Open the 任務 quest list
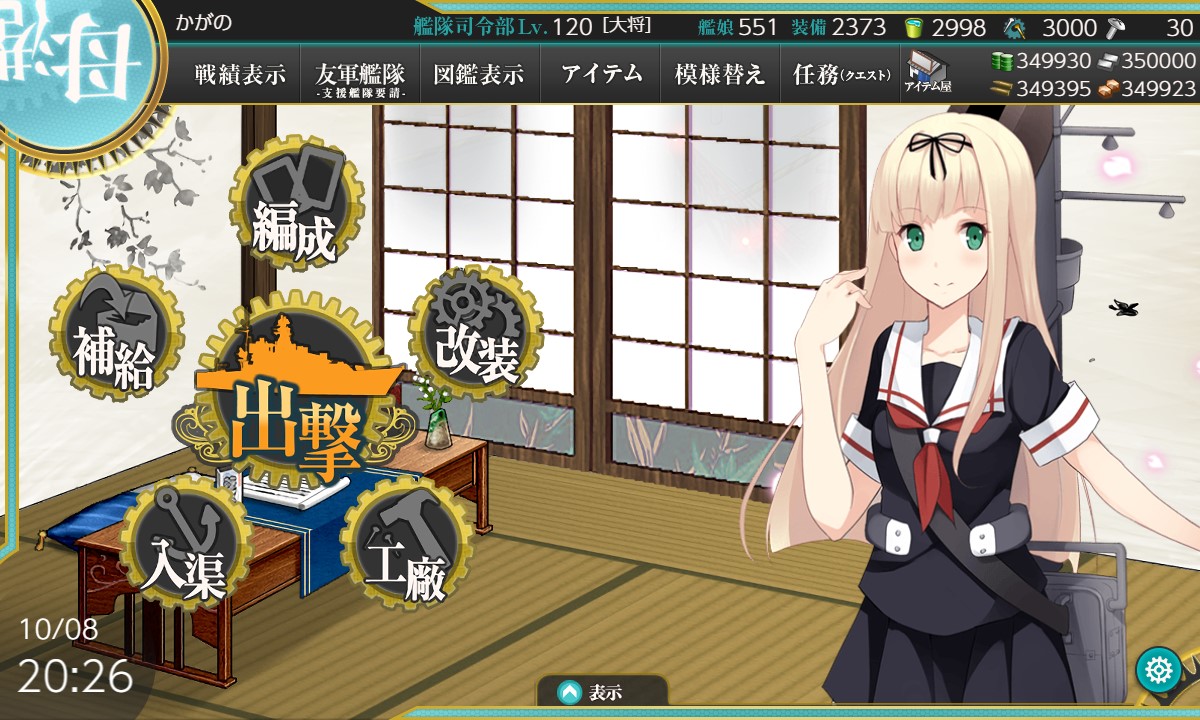This screenshot has height=720, width=1200. click(x=840, y=75)
